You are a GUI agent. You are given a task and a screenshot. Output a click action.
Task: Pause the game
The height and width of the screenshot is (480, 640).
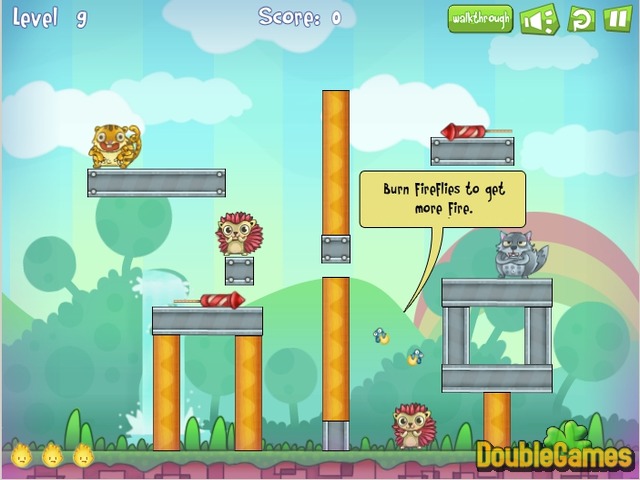pos(617,18)
